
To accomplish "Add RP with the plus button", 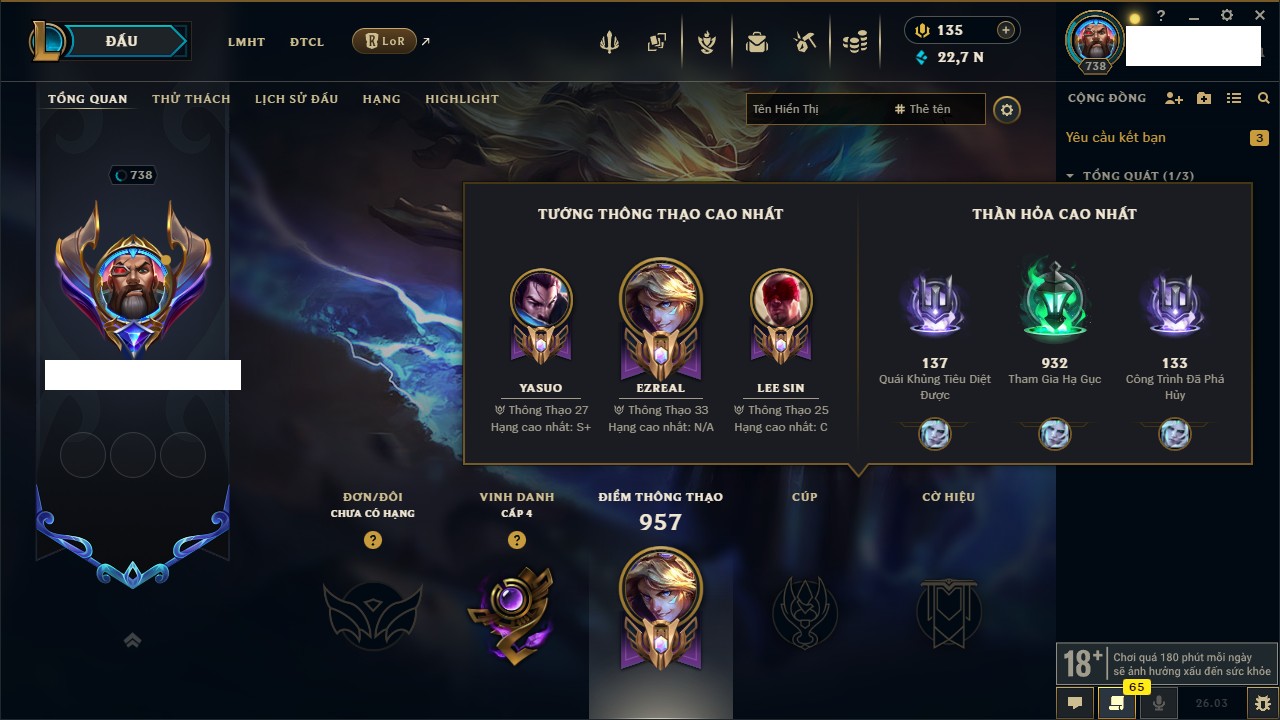I will (x=1006, y=30).
